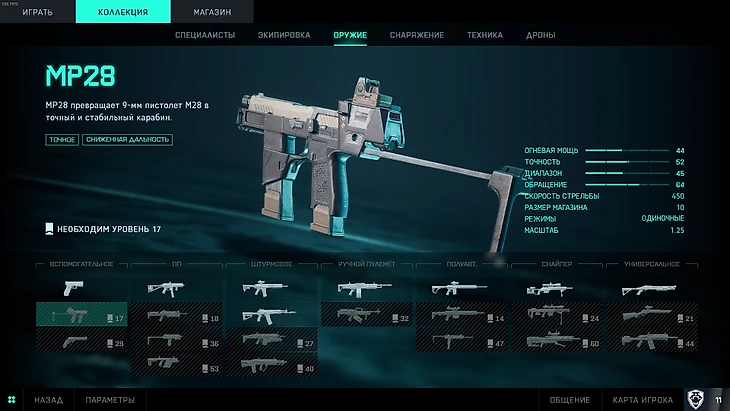Open the СНАРЯЖЕНИЕ category
This screenshot has width=730, height=411.
coord(417,36)
